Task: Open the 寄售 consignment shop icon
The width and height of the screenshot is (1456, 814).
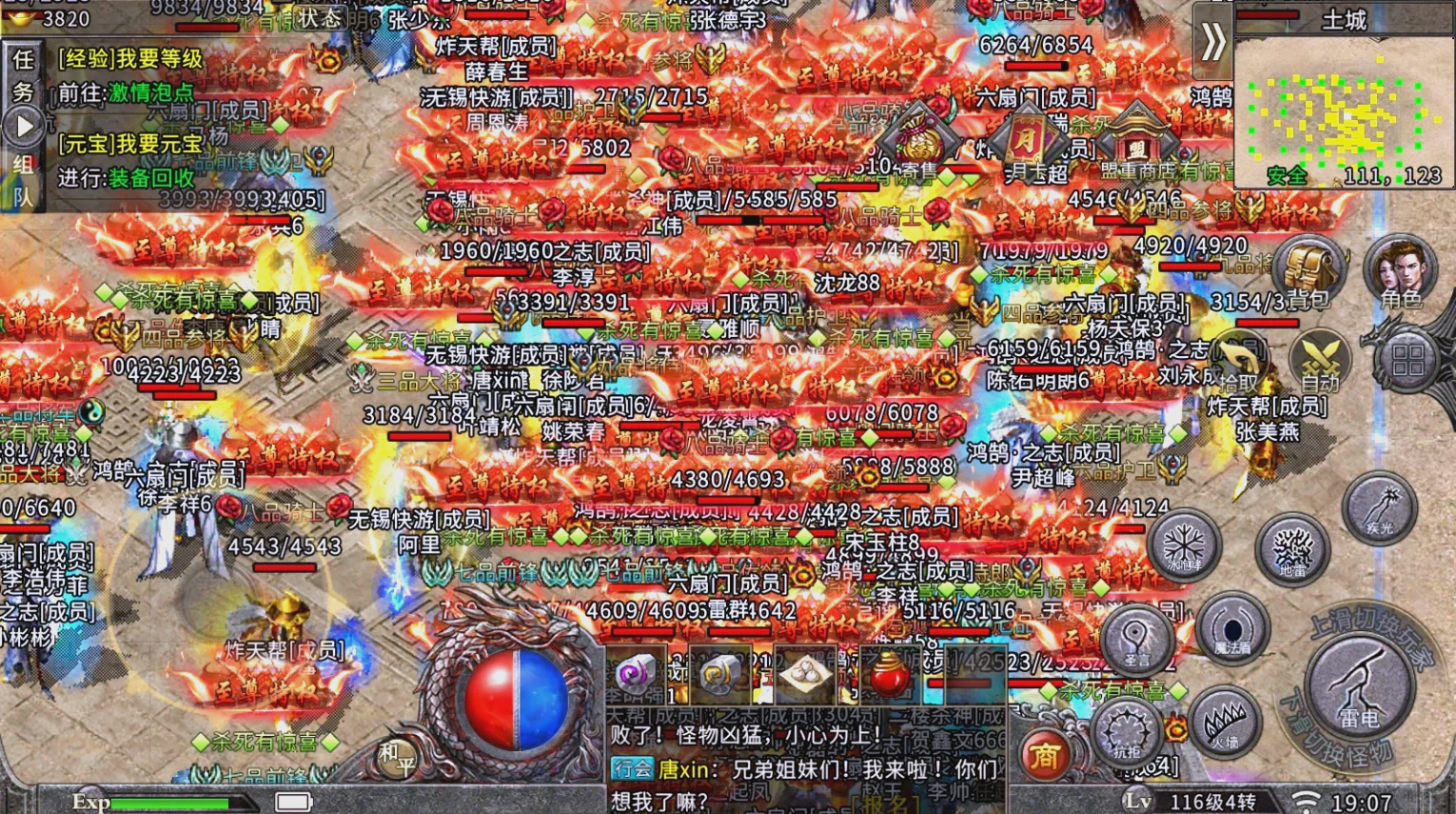Action: tap(919, 136)
